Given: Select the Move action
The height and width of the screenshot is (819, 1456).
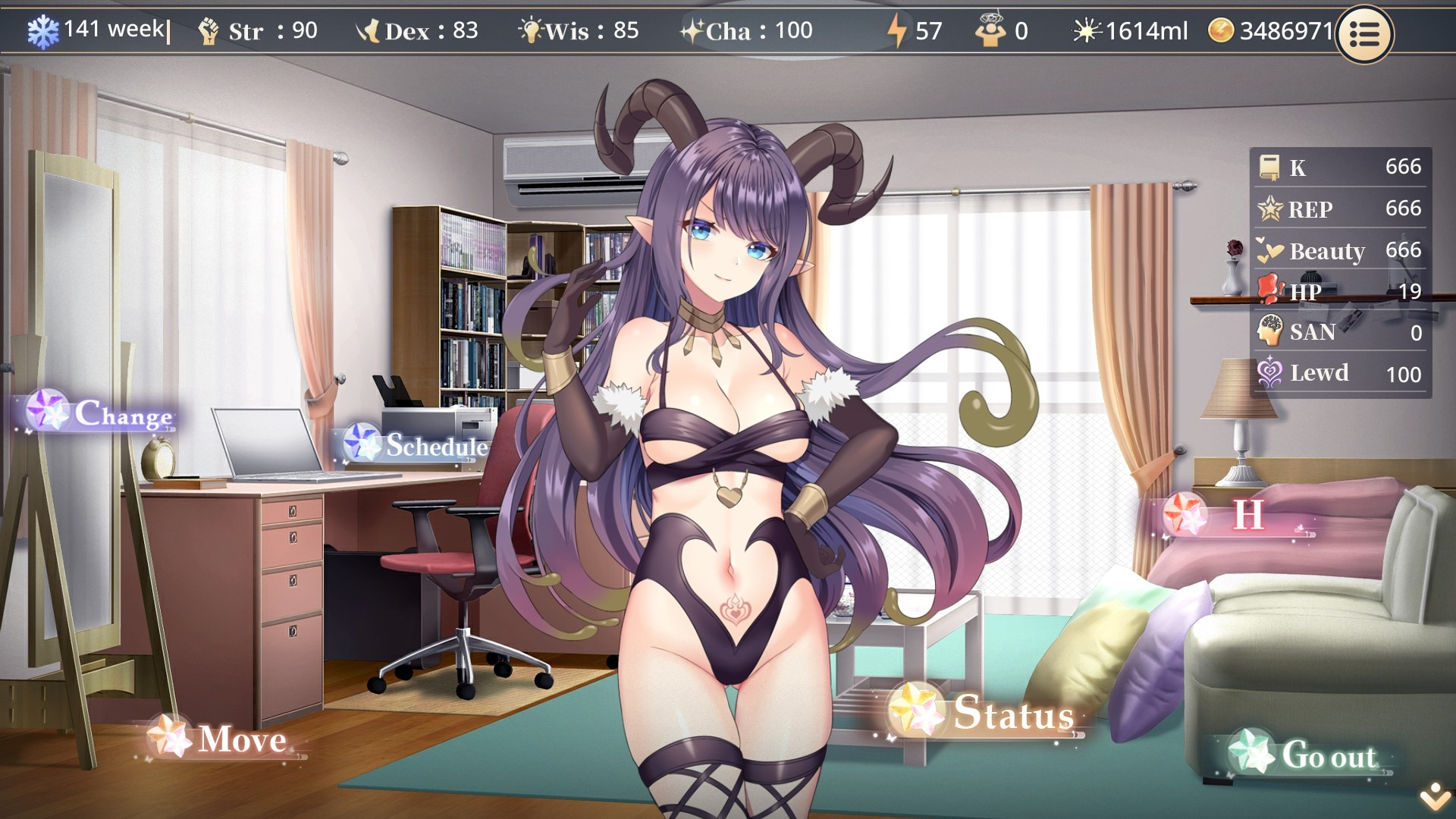Looking at the screenshot, I should click(x=221, y=739).
